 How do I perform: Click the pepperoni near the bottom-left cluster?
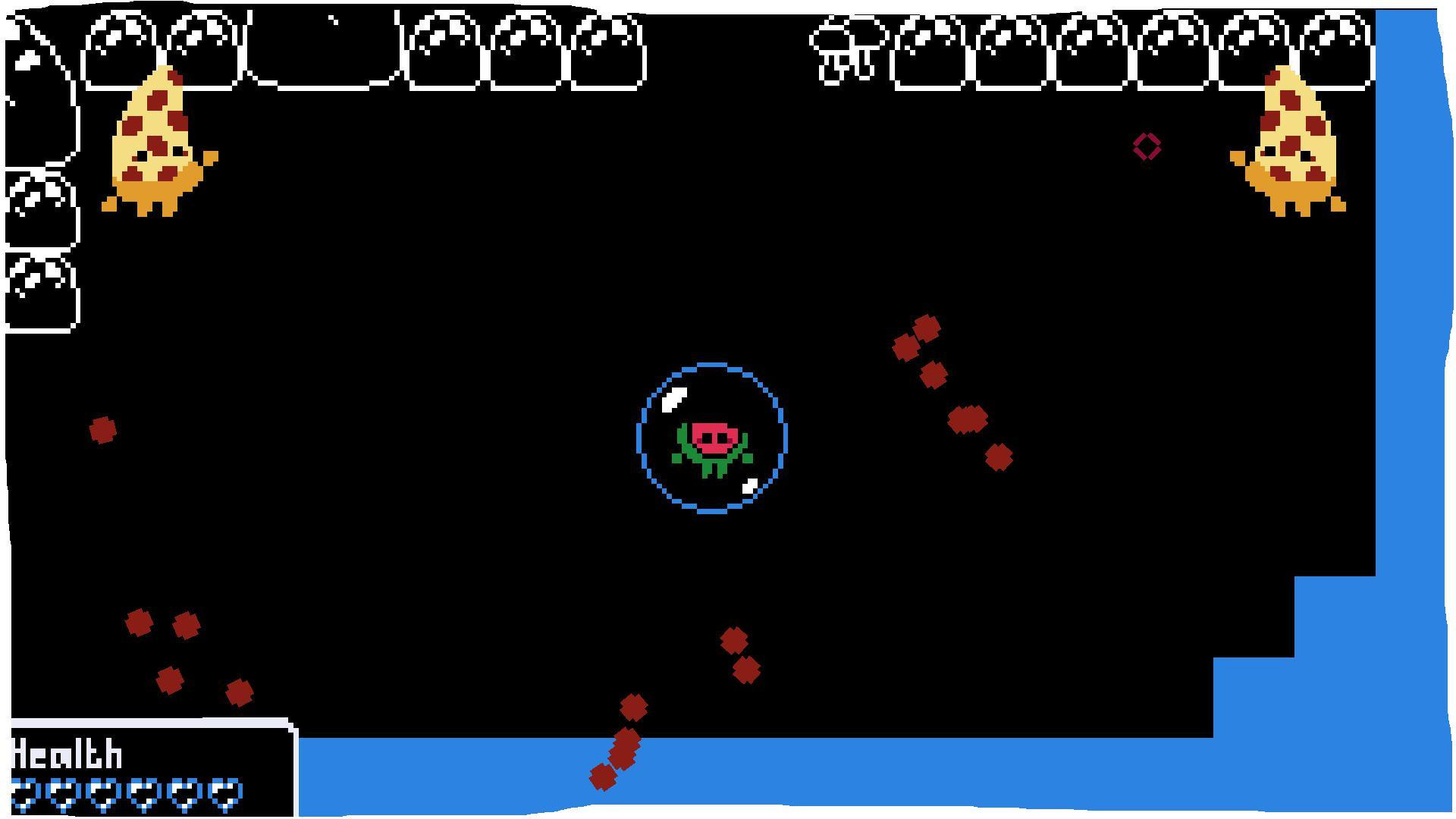coord(140,624)
